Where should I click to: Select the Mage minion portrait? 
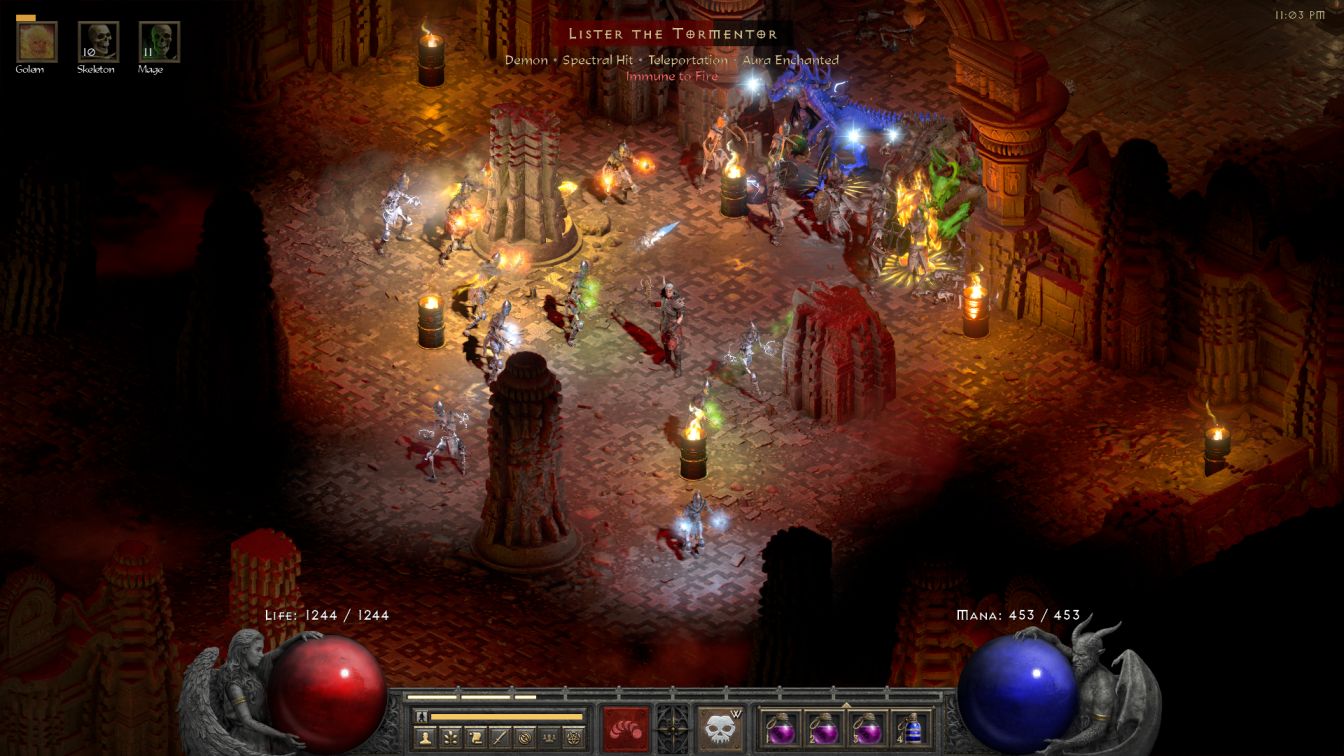(159, 42)
